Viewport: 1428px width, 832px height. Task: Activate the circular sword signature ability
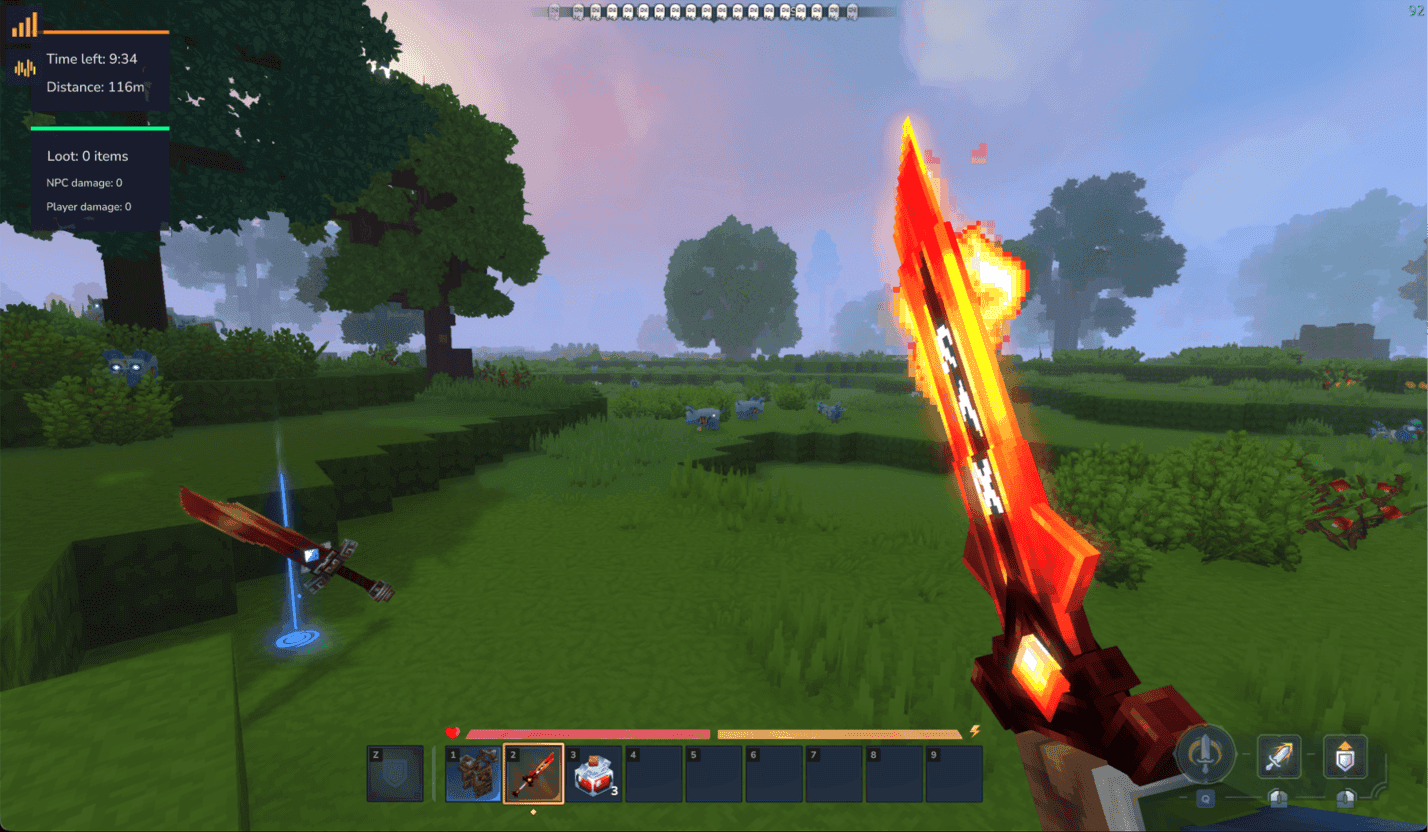(x=1206, y=755)
